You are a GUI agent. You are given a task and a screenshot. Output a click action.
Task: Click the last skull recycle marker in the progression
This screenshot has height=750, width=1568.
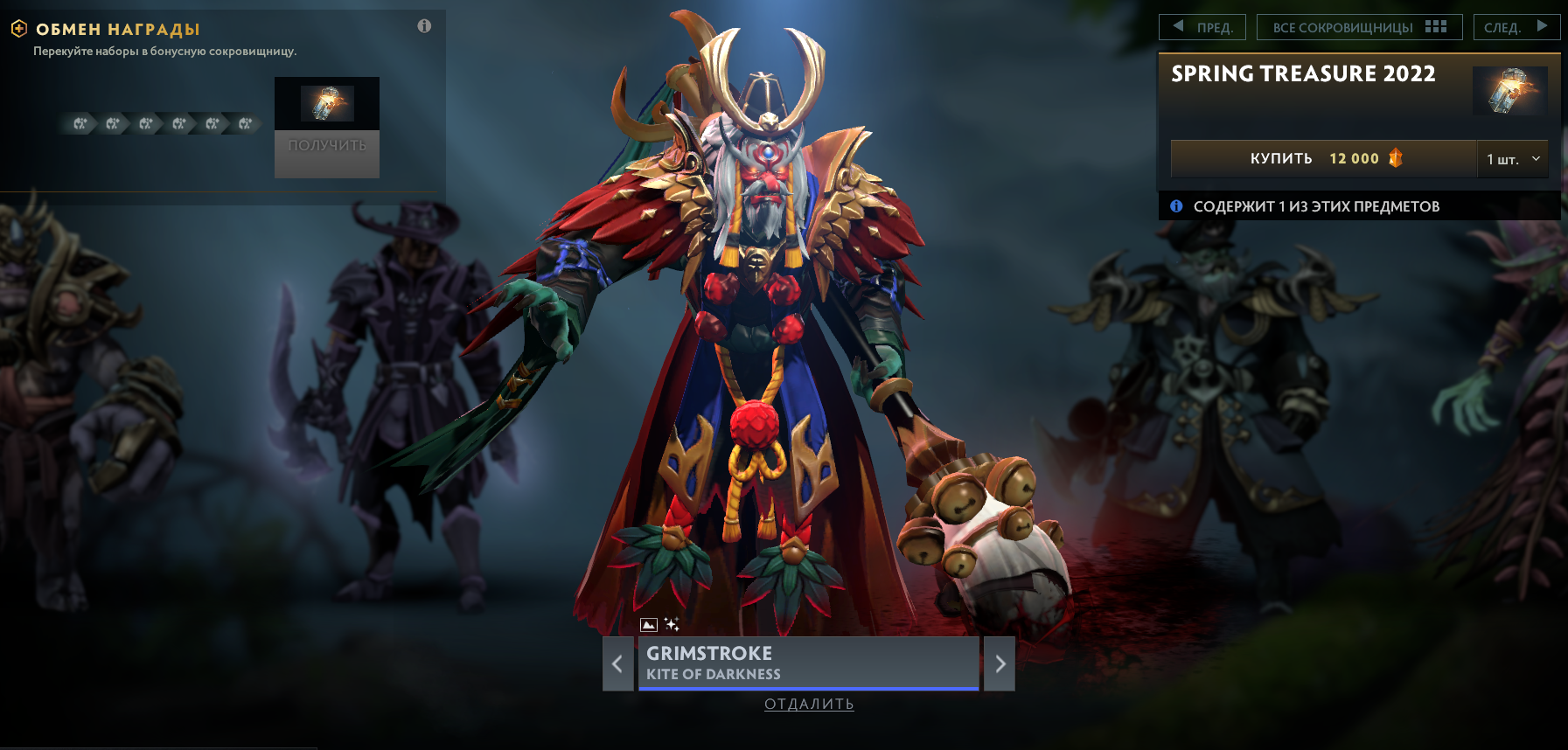[x=243, y=123]
